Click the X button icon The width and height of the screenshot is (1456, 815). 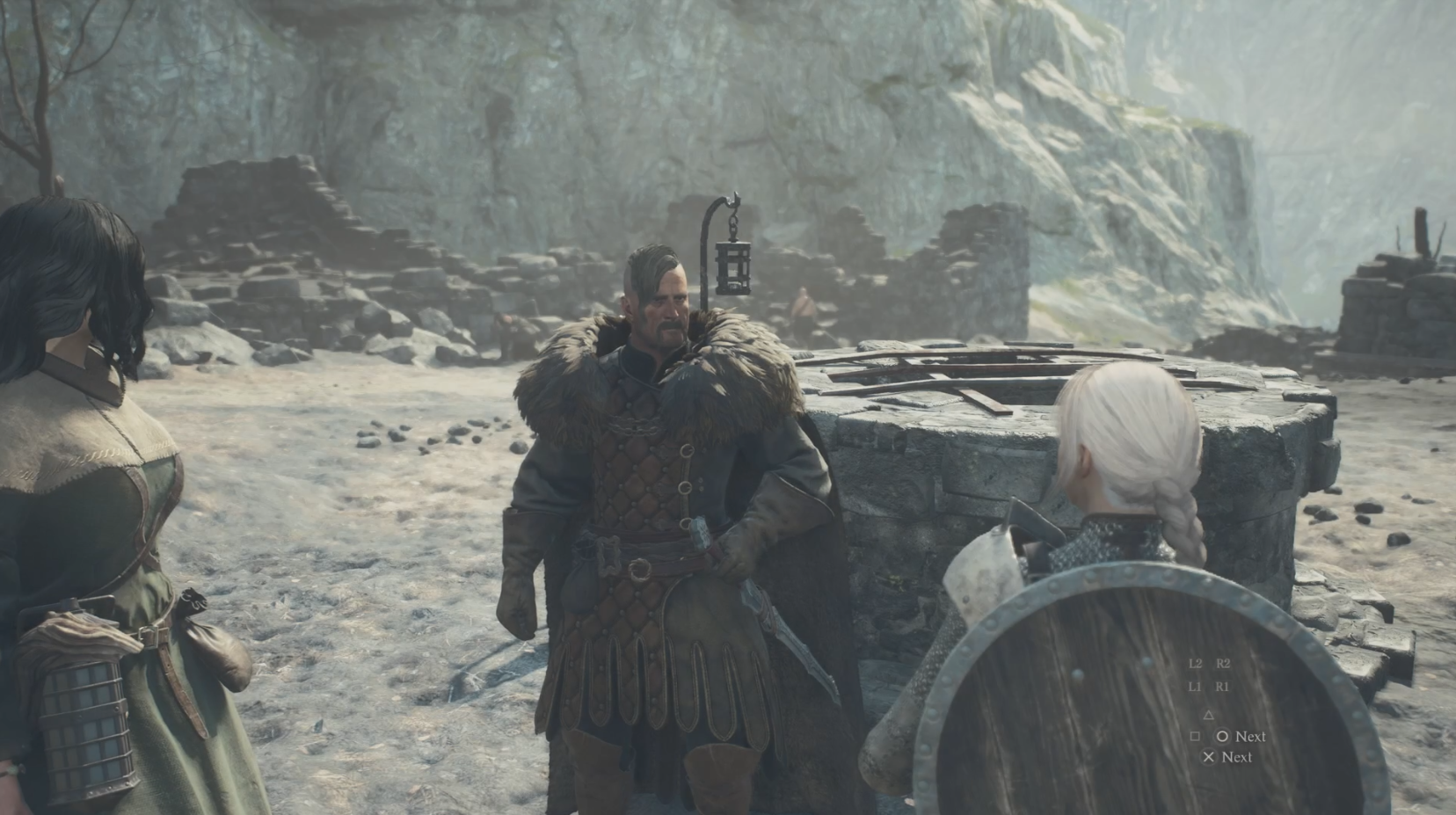1209,757
